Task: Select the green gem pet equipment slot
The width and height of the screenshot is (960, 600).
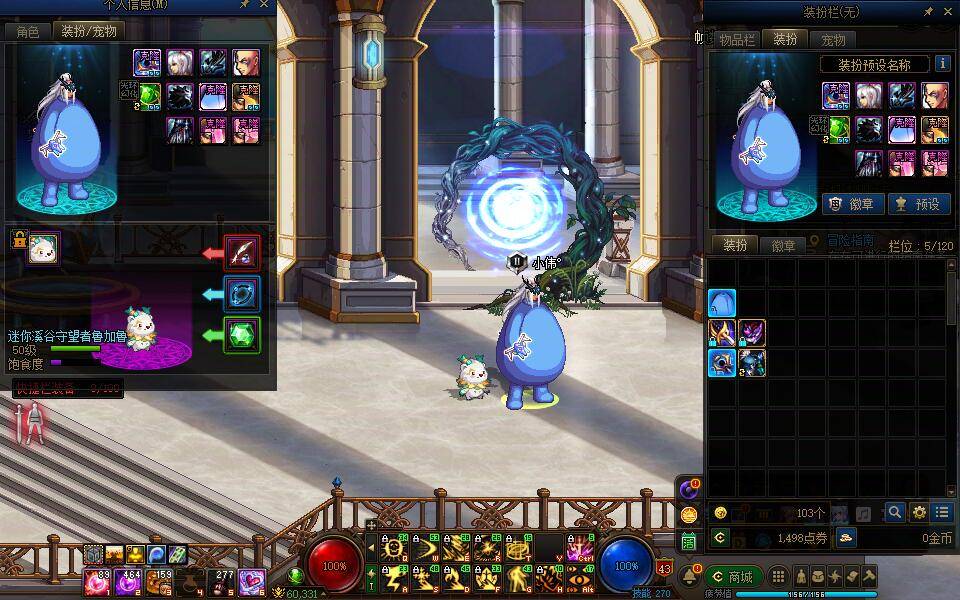Action: coord(242,335)
